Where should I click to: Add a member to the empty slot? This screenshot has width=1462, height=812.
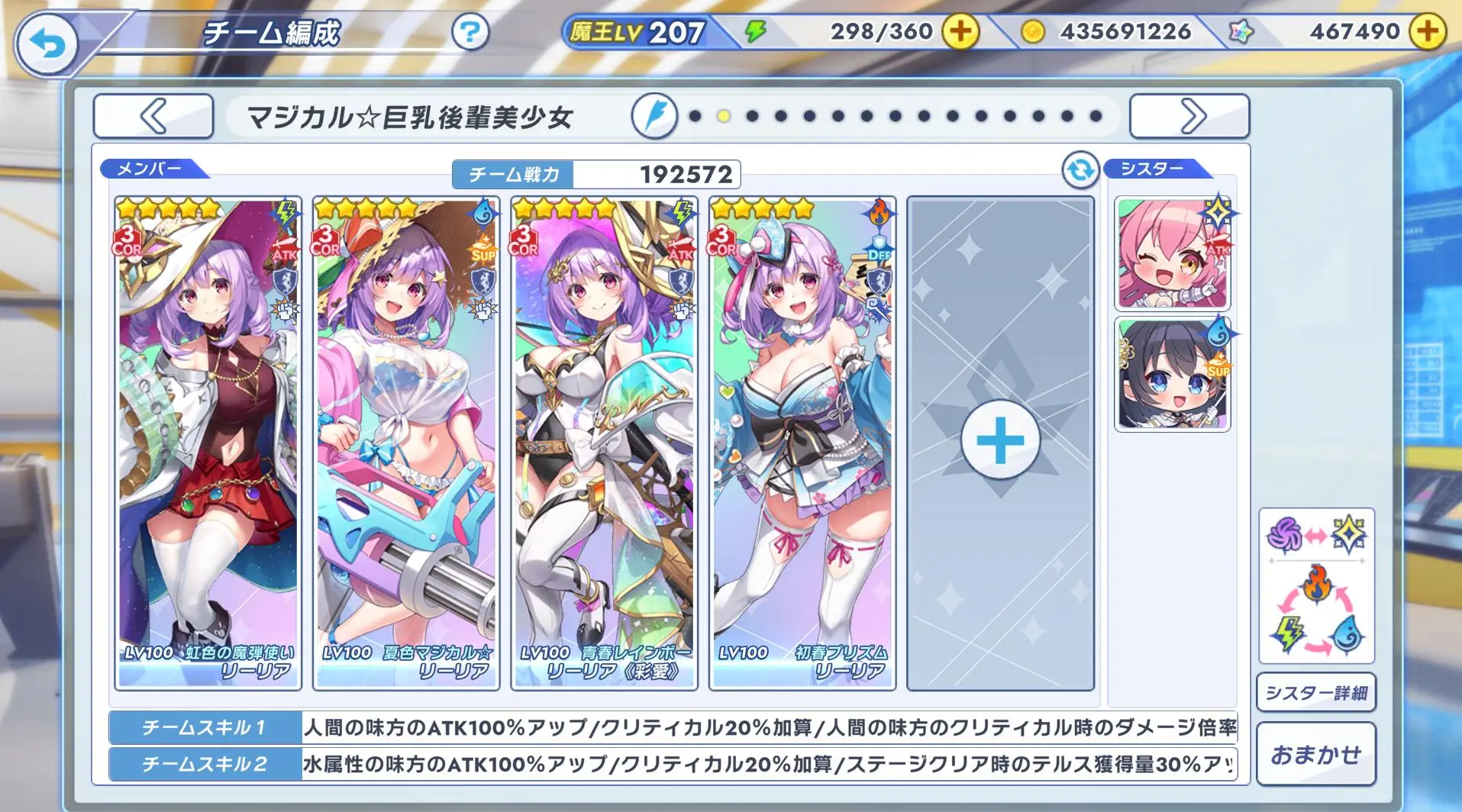pyautogui.click(x=1000, y=441)
